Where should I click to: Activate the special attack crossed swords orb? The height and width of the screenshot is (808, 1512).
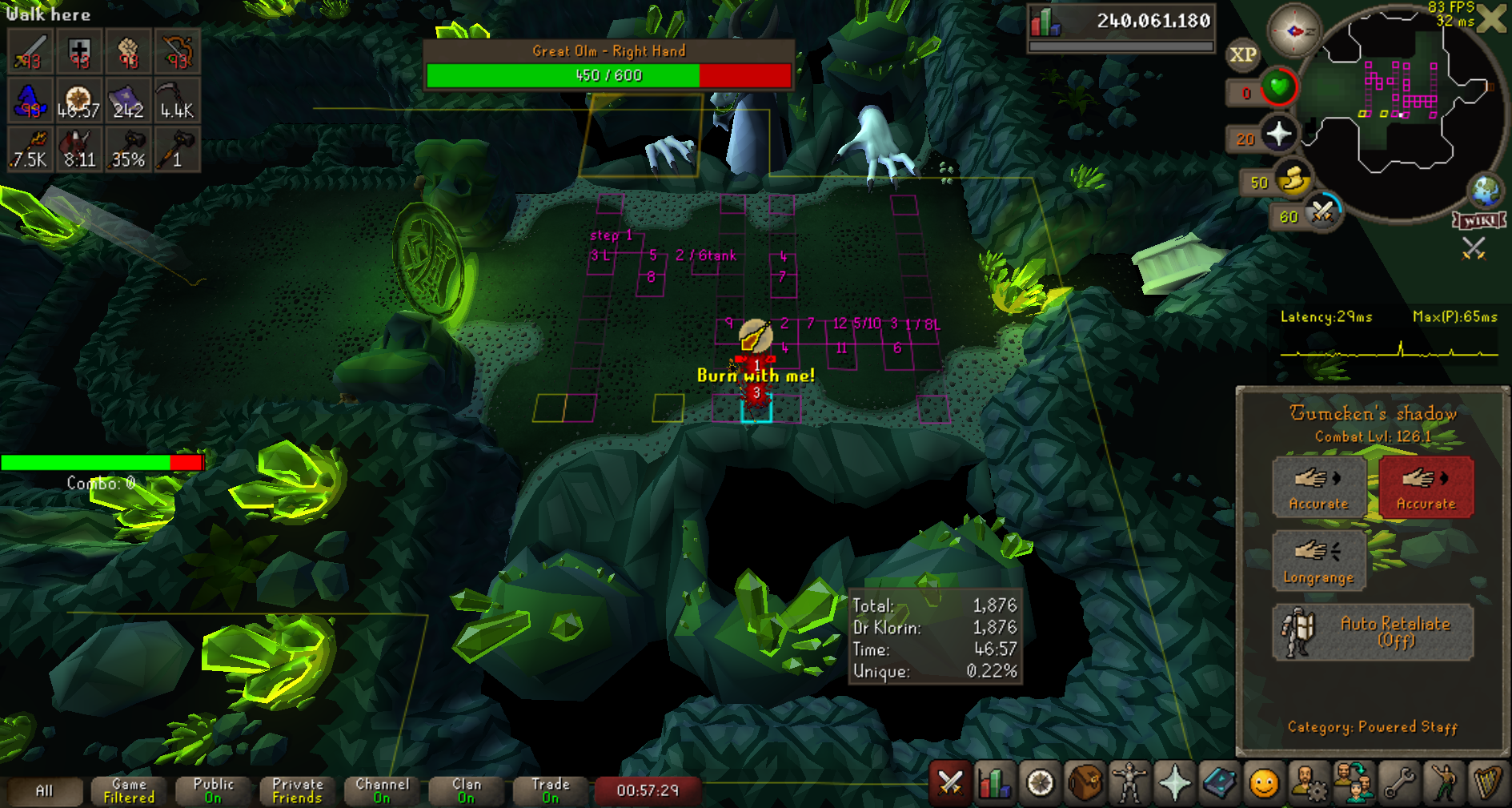[x=1322, y=213]
